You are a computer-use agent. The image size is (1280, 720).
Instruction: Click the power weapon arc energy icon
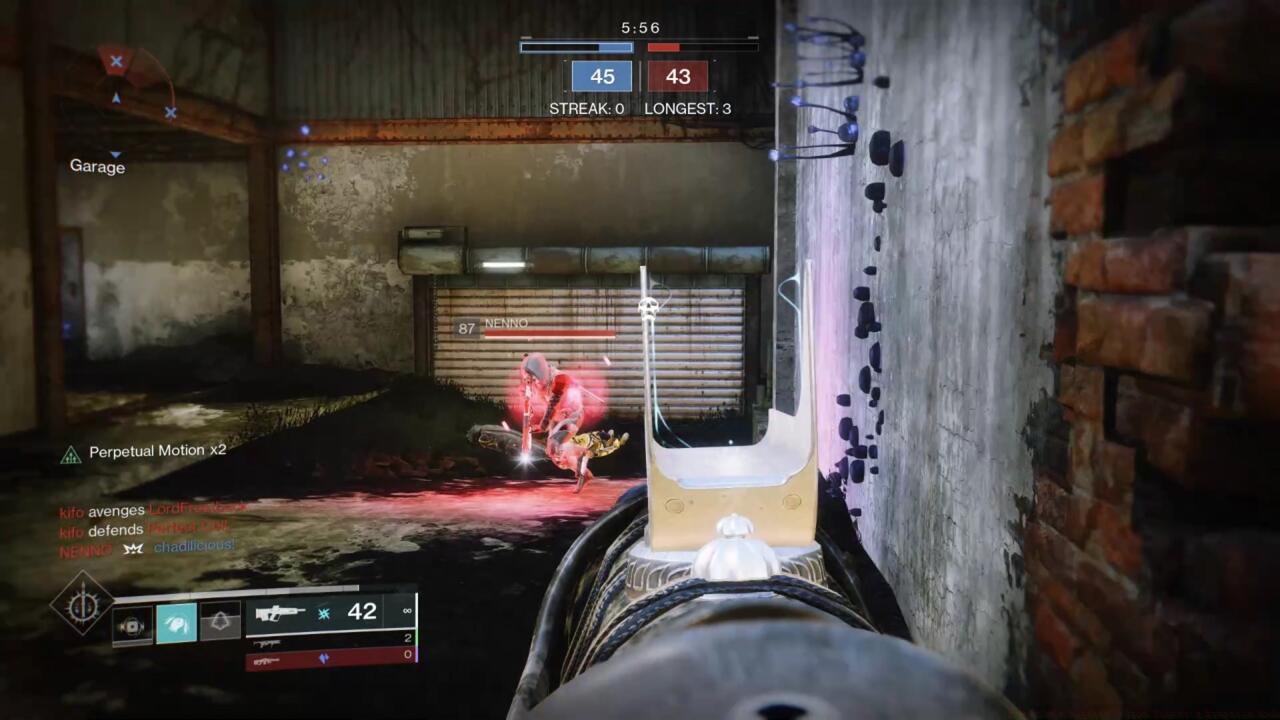[x=325, y=659]
